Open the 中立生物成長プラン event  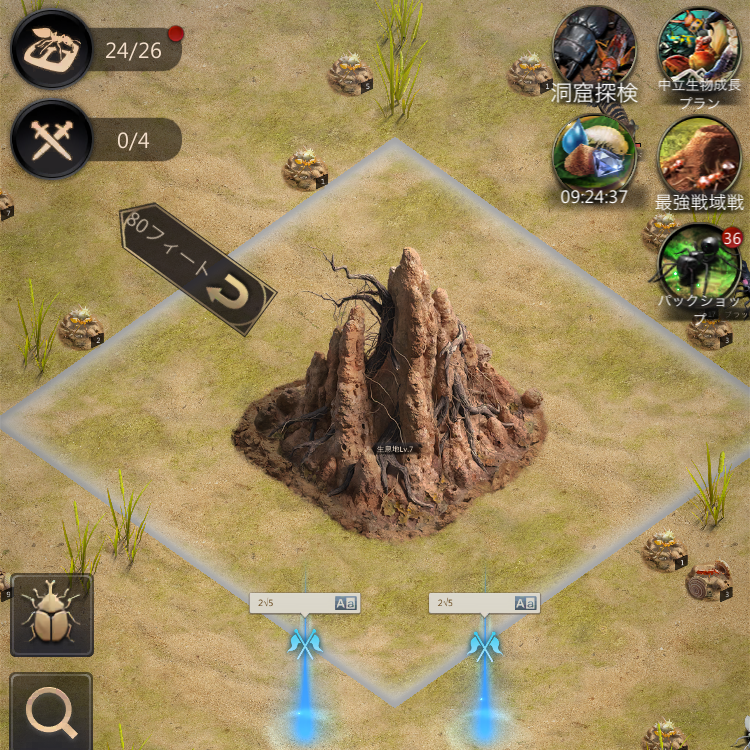coord(699,50)
